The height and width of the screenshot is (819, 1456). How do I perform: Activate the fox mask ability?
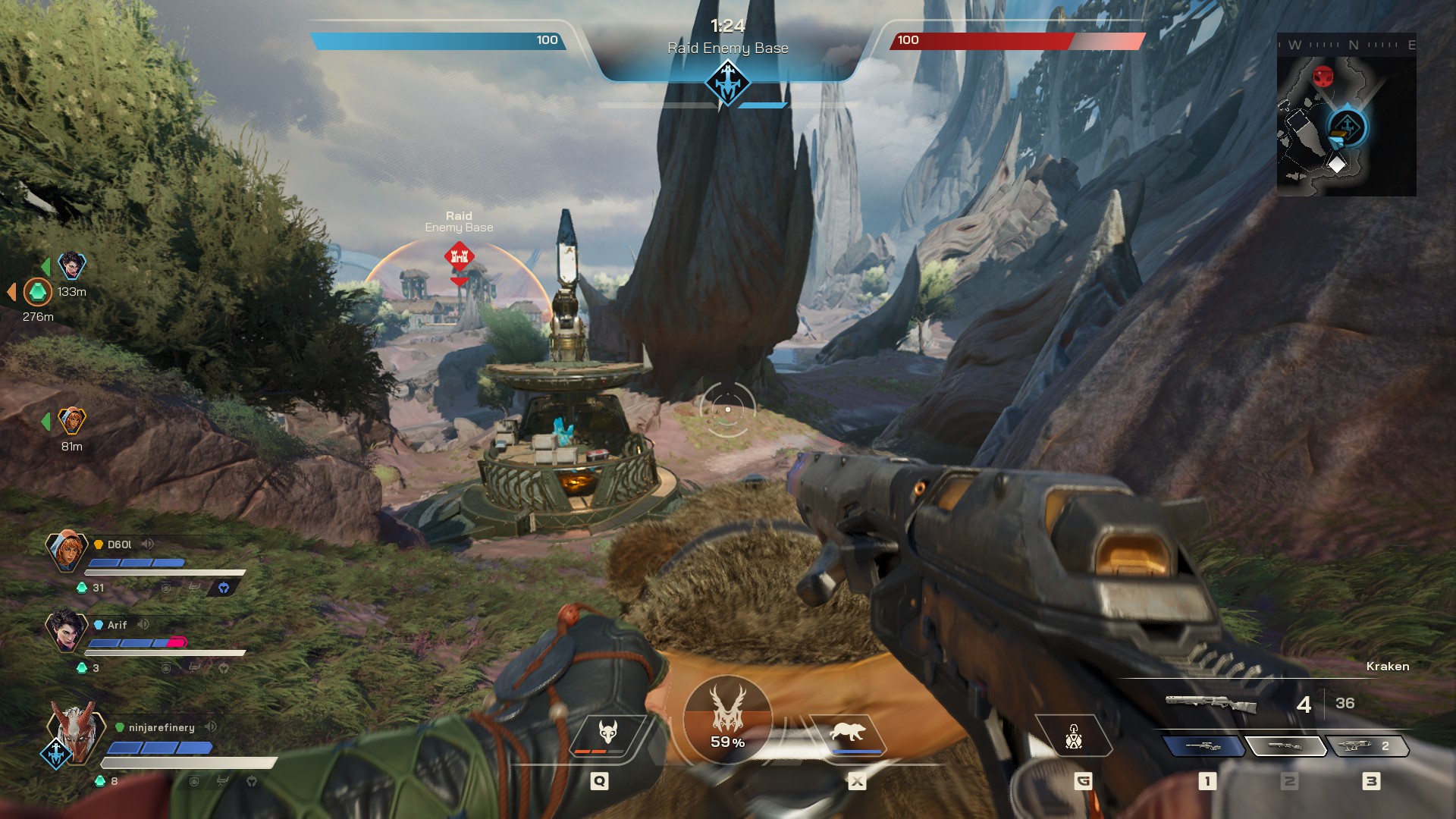point(608,734)
